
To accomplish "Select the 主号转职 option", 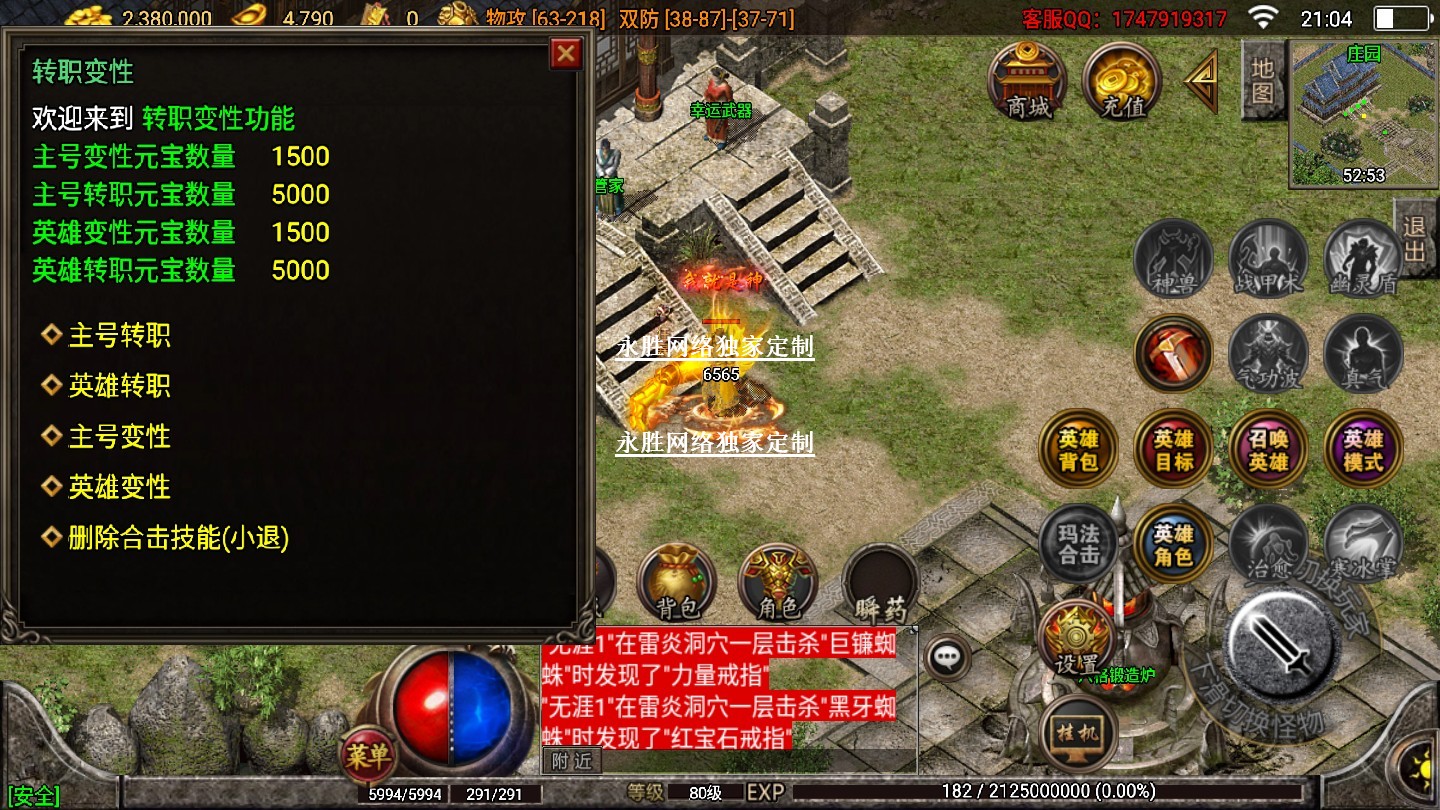I will (x=119, y=335).
